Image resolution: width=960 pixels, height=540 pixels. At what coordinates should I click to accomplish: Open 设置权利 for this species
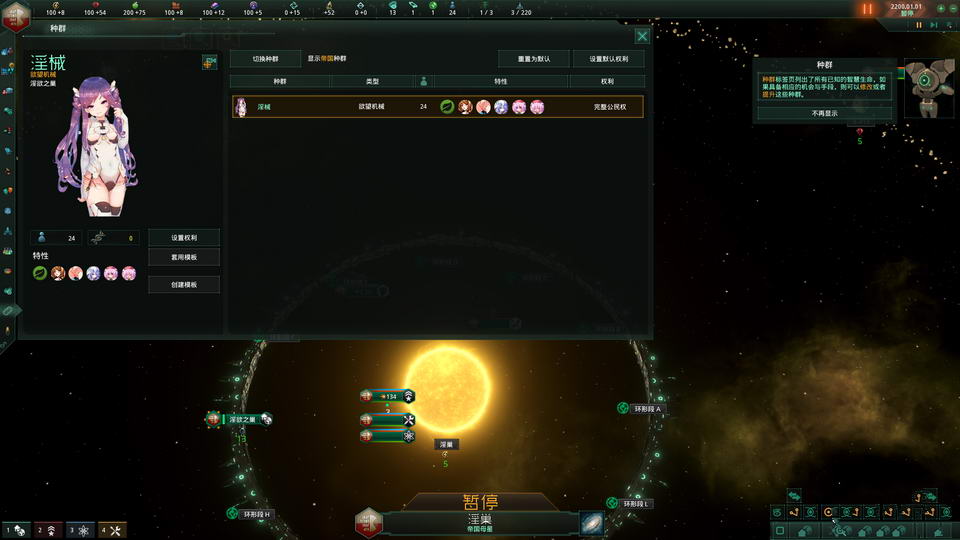184,238
